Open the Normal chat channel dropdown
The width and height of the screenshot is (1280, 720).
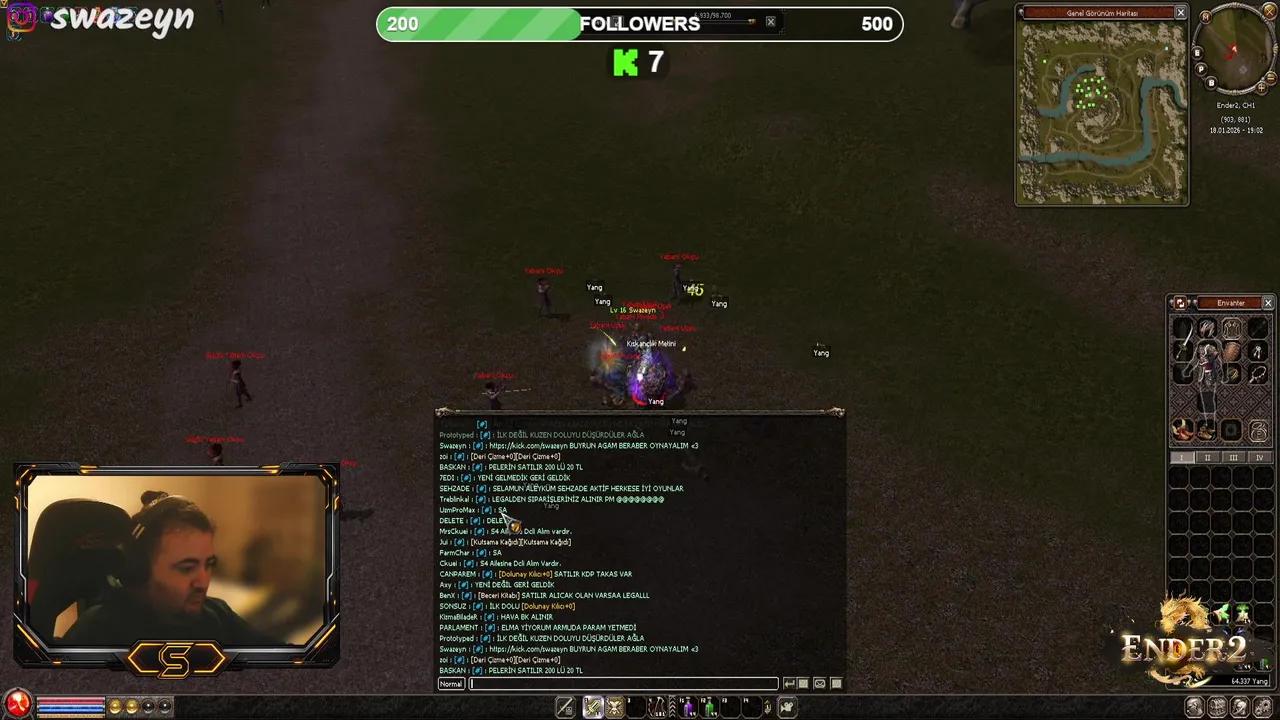tap(450, 683)
